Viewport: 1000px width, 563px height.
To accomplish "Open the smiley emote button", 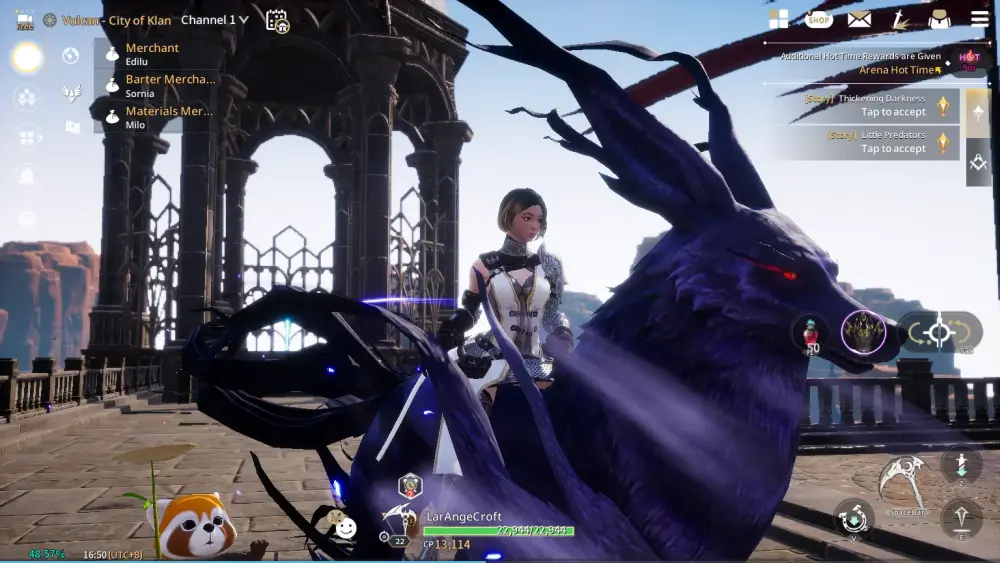I will 345,527.
